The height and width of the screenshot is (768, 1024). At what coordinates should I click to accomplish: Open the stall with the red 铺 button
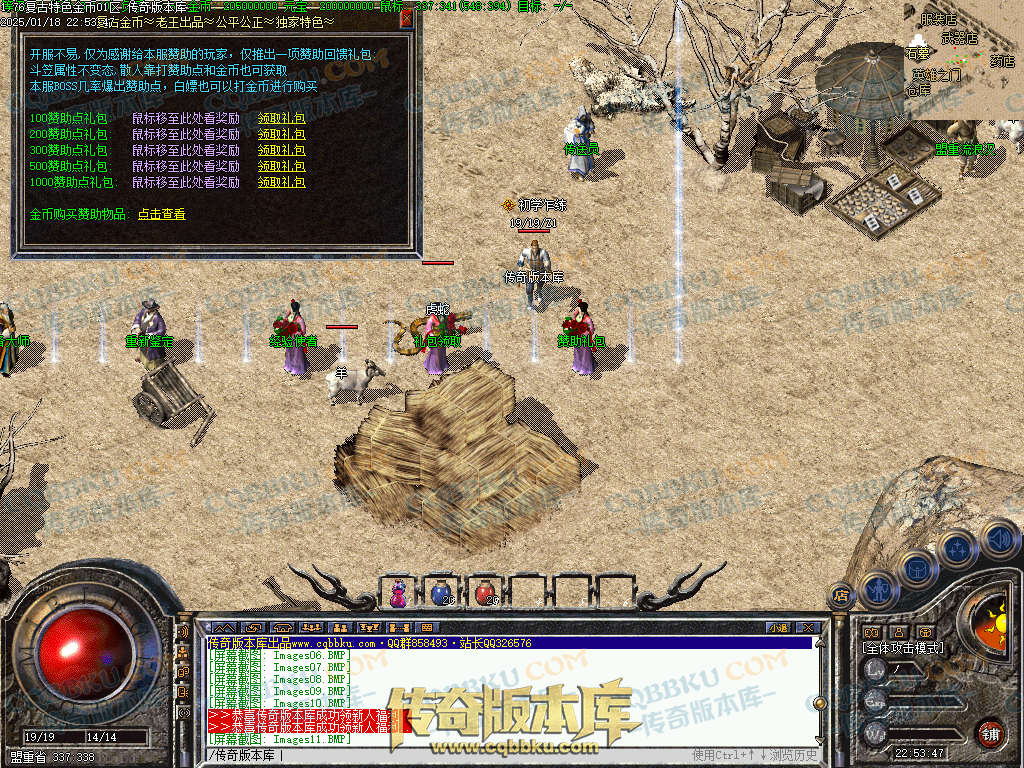989,732
